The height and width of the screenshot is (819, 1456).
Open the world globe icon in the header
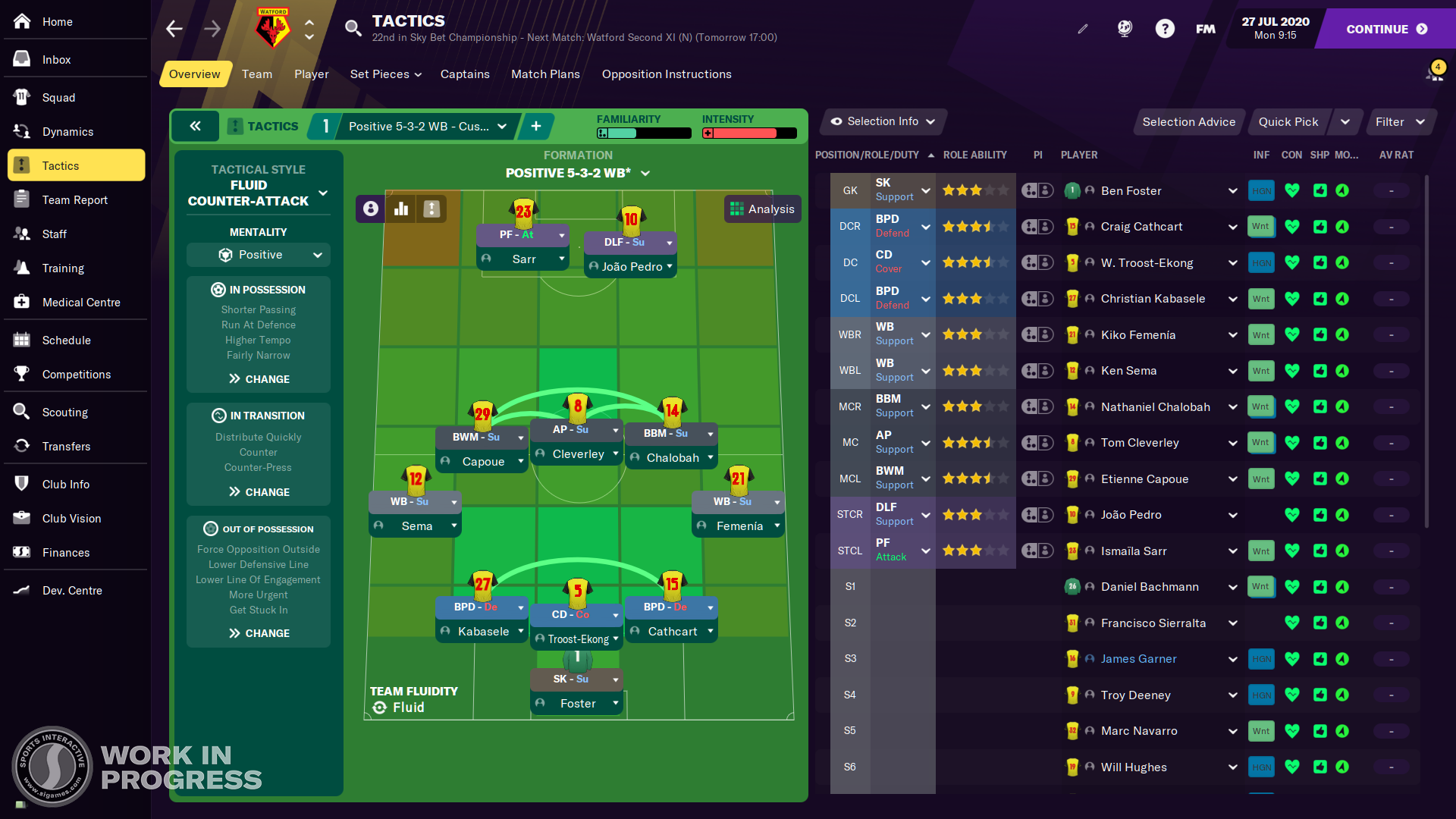[1125, 28]
